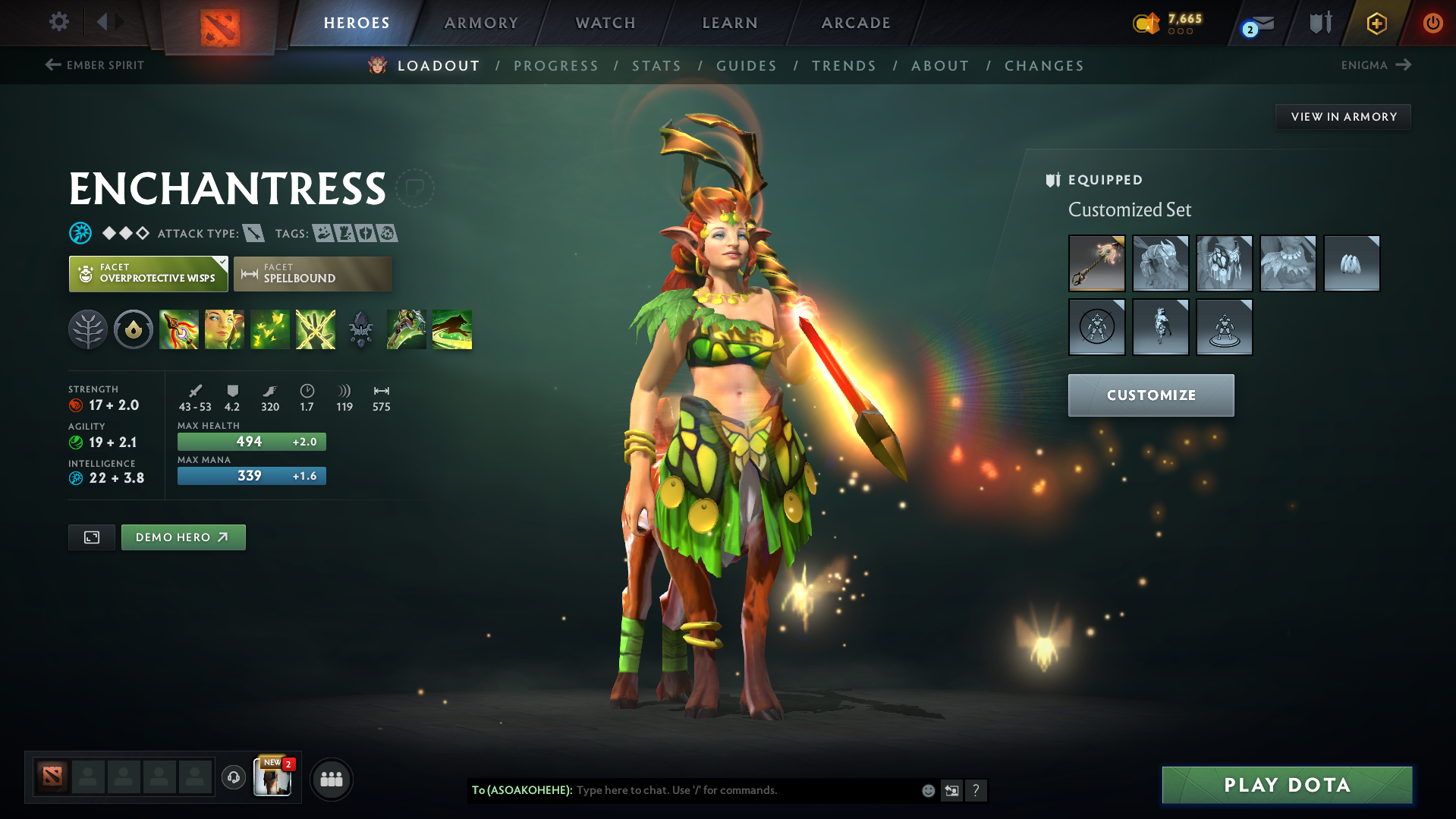Select the Impetus ultimate ability icon
Viewport: 1456px width, 819px height.
pyautogui.click(x=179, y=329)
